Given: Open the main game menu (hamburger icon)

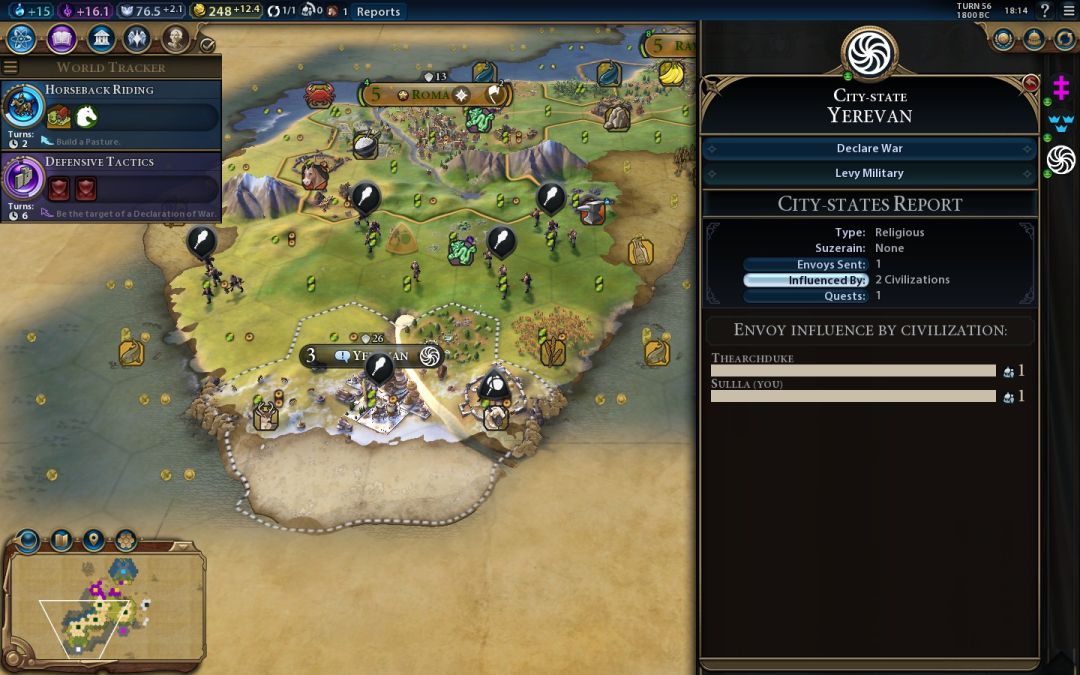Looking at the screenshot, I should coord(1068,11).
